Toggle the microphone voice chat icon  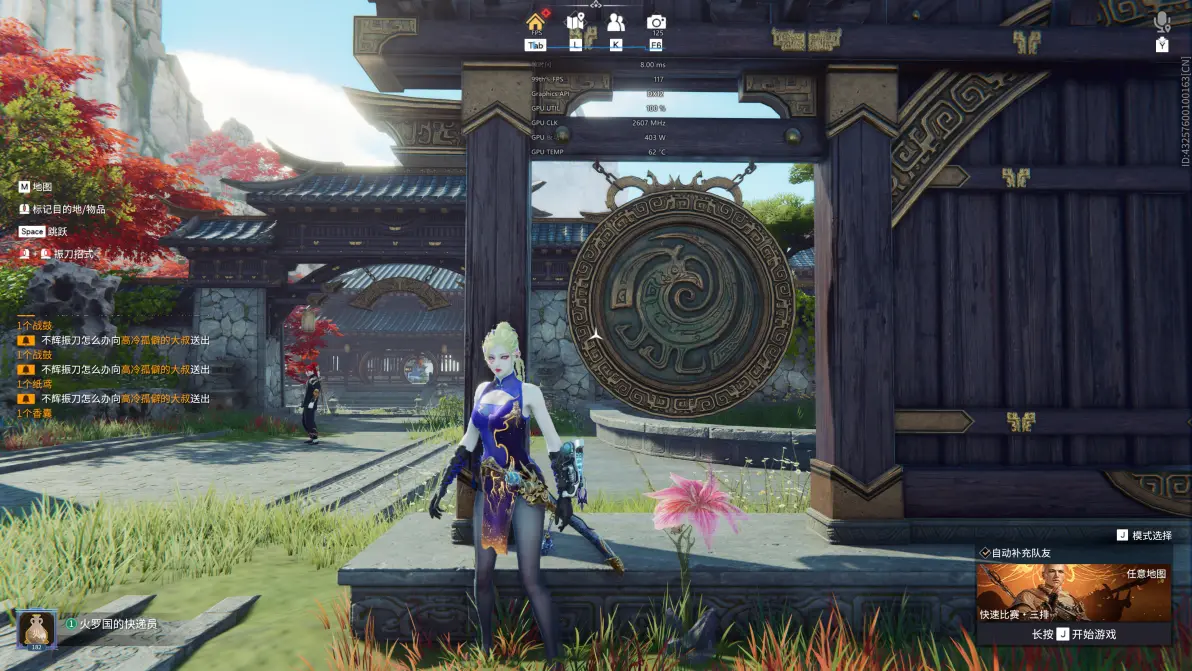(x=1161, y=22)
